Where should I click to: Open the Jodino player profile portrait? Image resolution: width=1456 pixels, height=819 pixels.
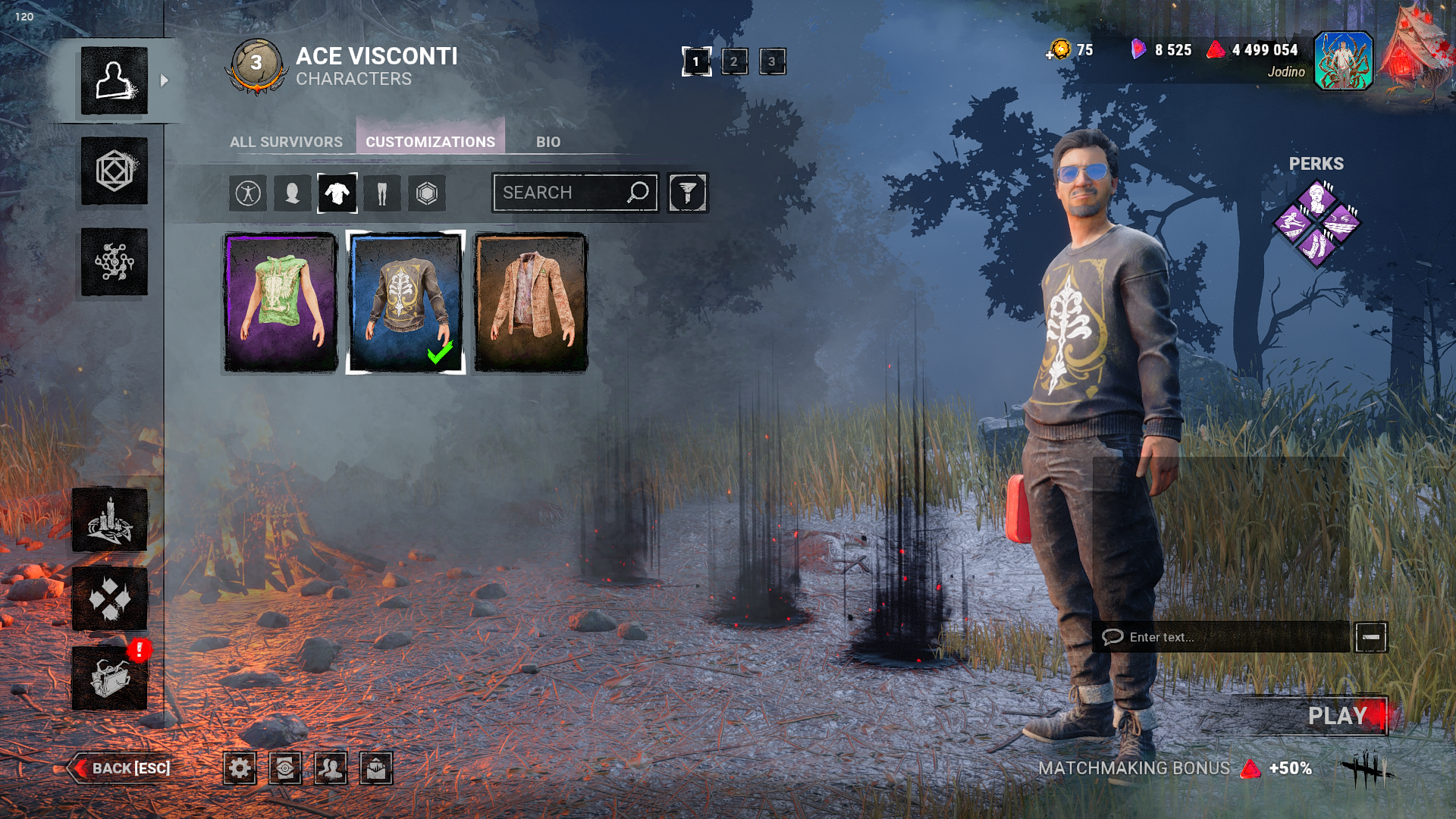point(1343,61)
